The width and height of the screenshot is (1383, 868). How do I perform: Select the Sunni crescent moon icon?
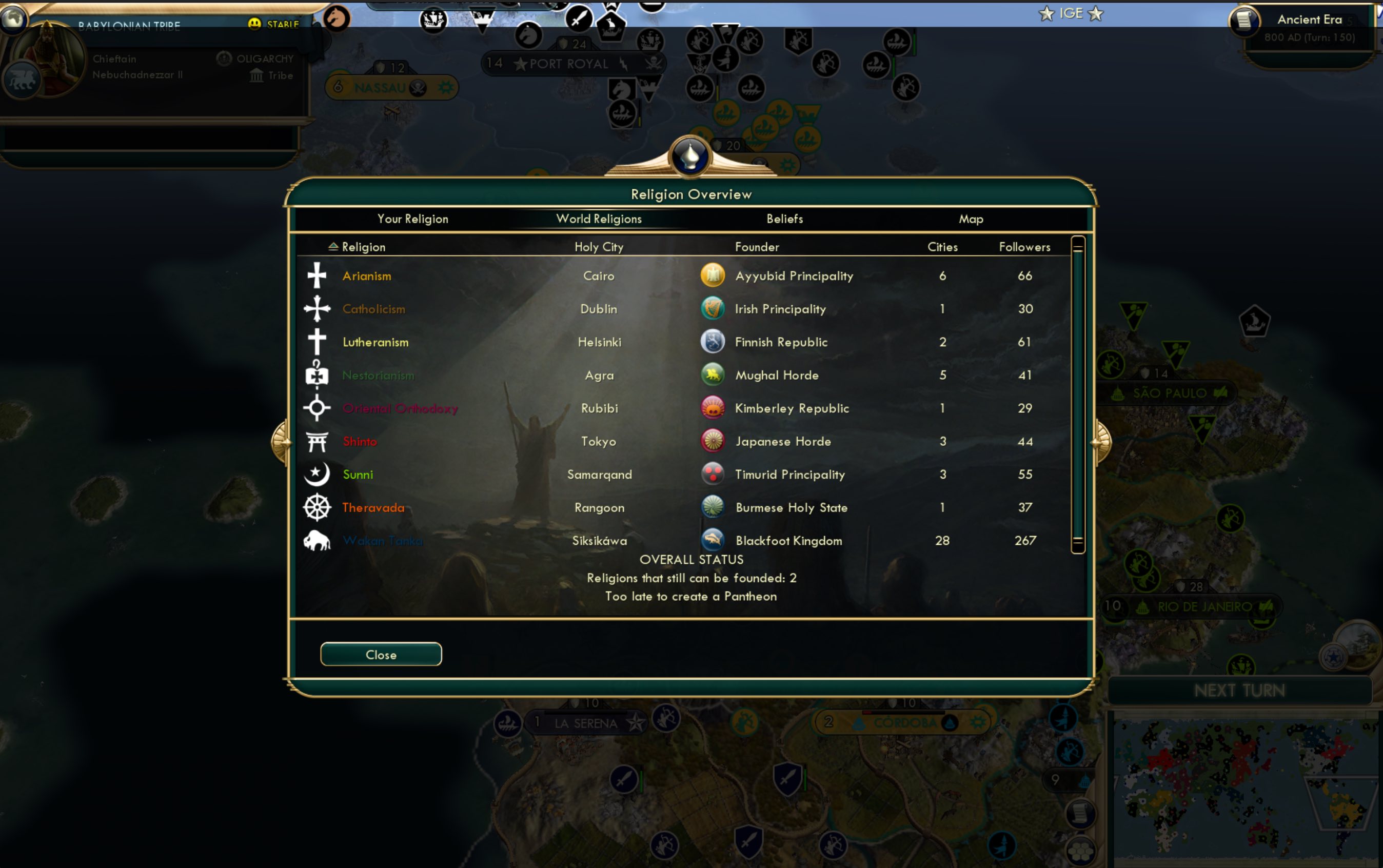point(317,474)
